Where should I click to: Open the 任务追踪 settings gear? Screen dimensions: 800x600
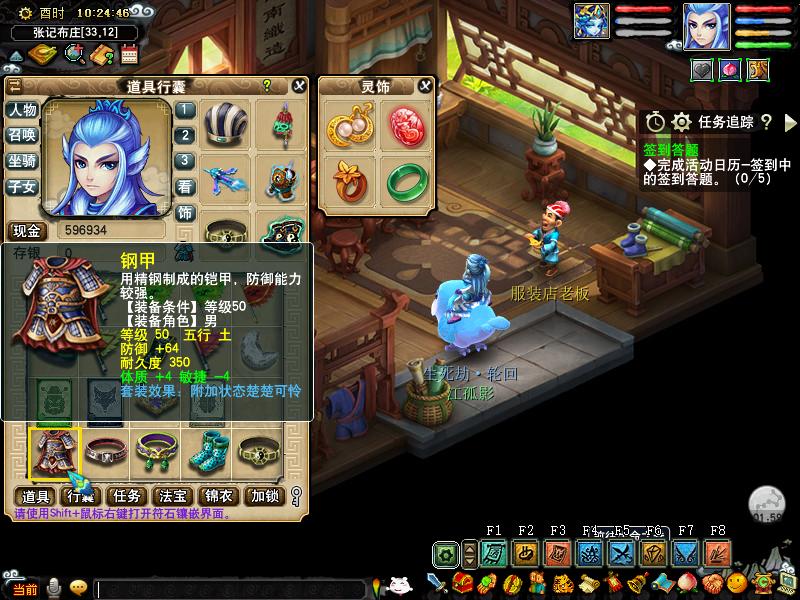[682, 122]
